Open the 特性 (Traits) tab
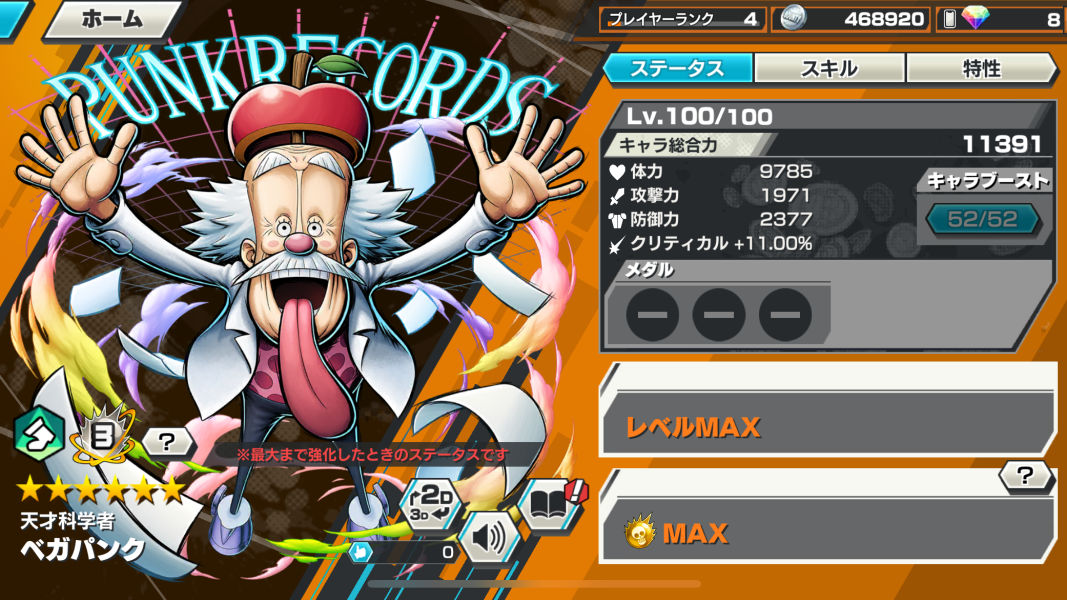The height and width of the screenshot is (600, 1067). point(980,68)
